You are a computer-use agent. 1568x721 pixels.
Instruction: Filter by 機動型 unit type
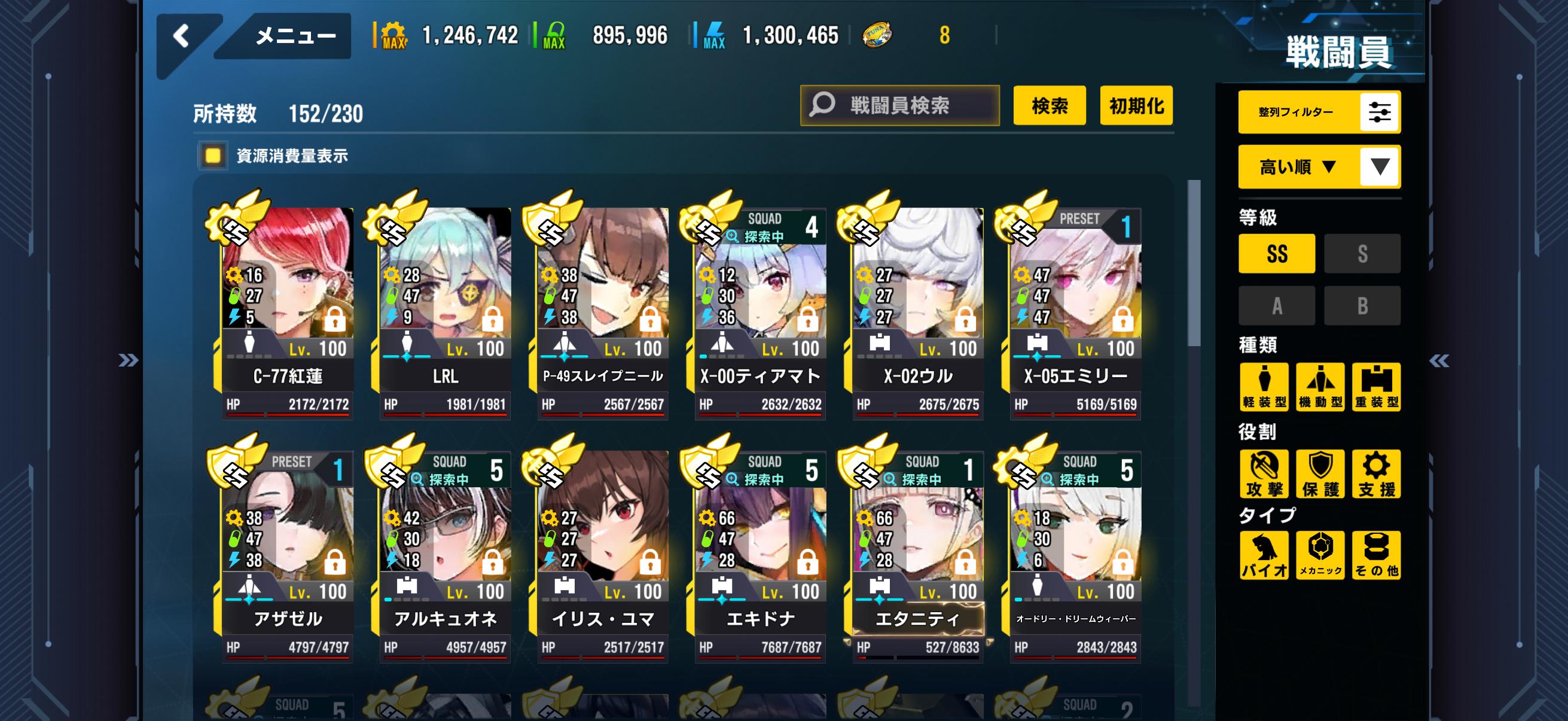click(x=1320, y=387)
